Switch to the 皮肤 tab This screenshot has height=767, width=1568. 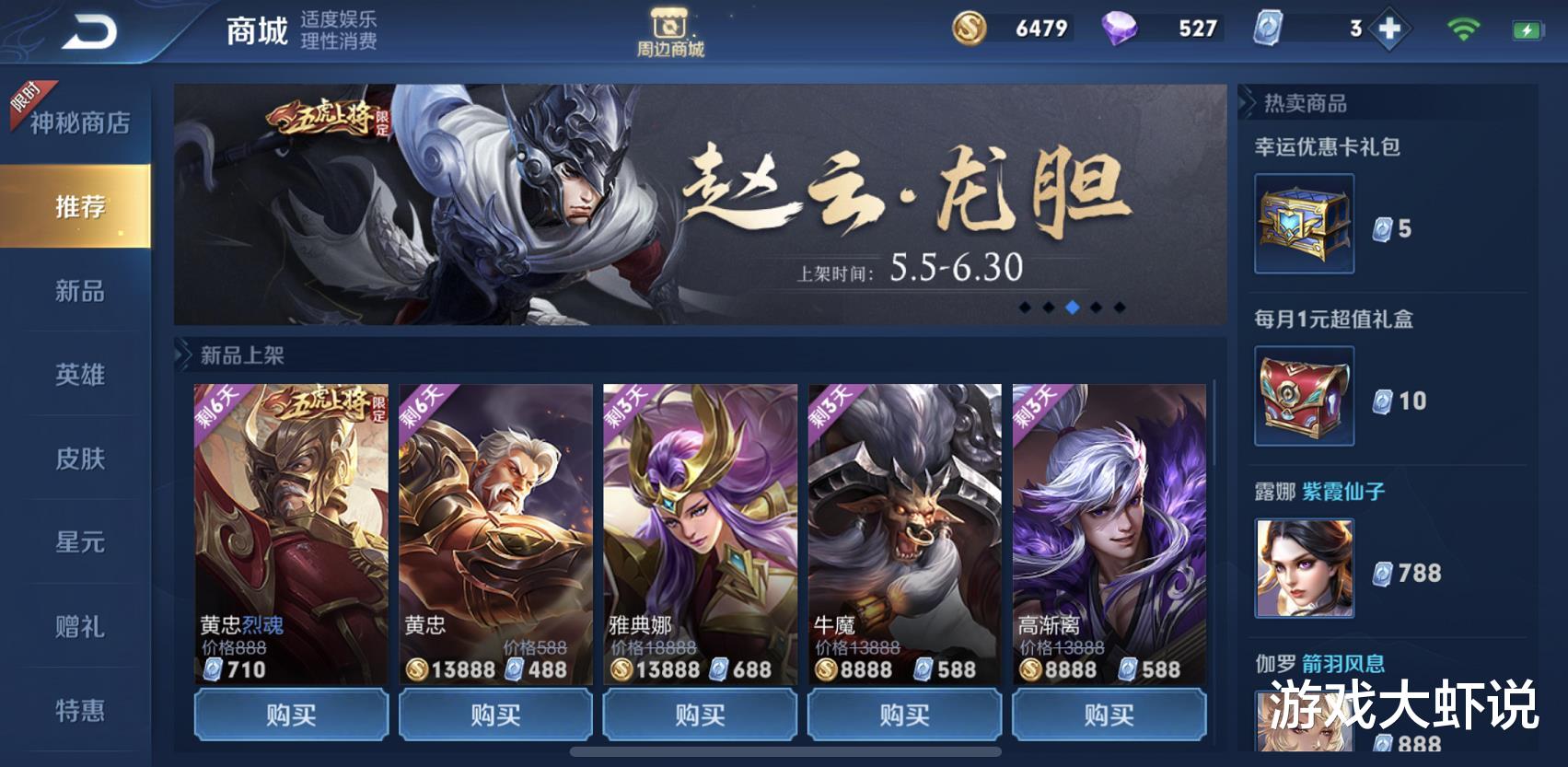coord(81,458)
